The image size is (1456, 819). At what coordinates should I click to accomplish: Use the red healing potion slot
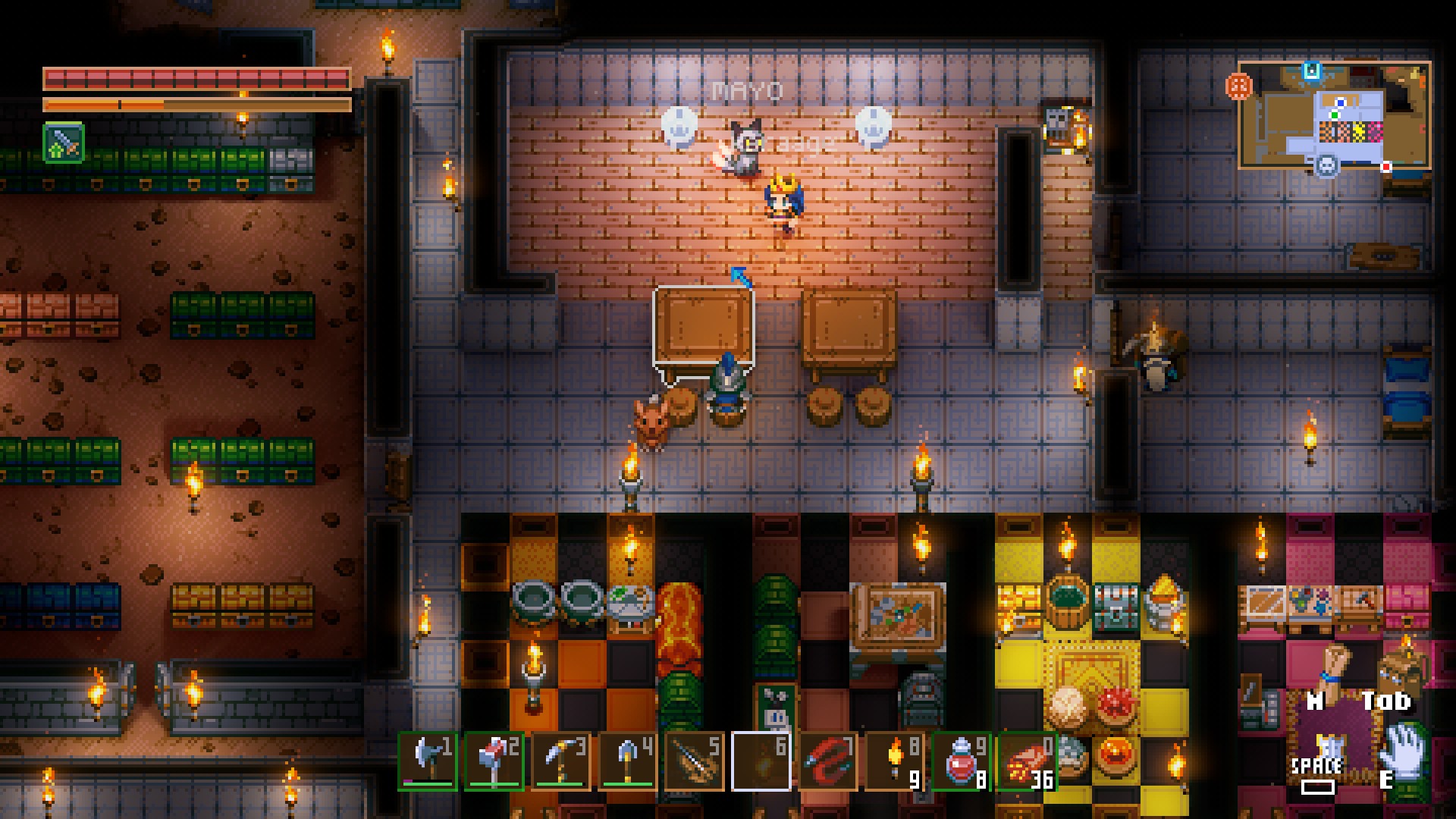[x=962, y=761]
